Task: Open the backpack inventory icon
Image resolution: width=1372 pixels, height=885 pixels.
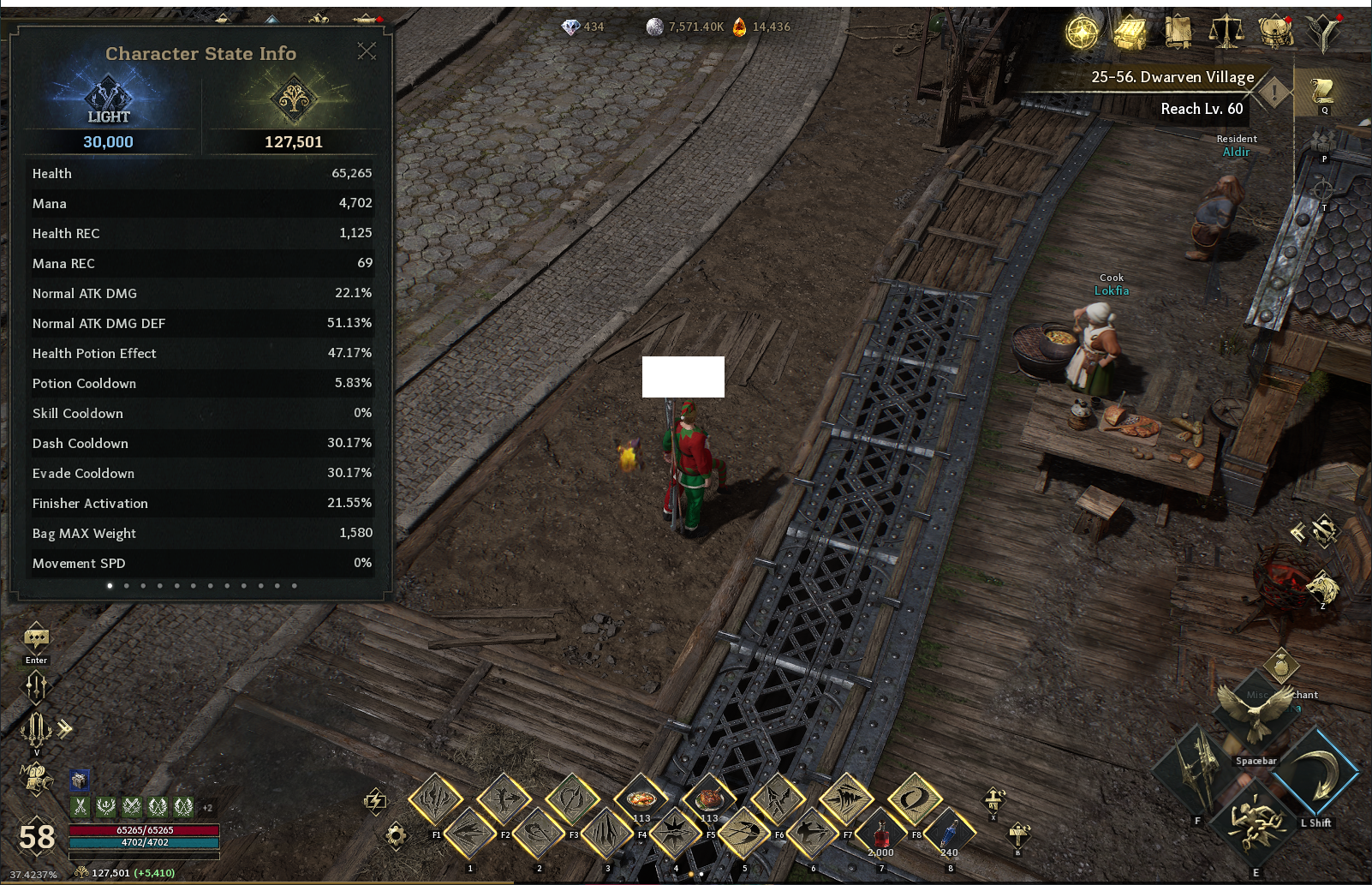Action: (x=1275, y=33)
